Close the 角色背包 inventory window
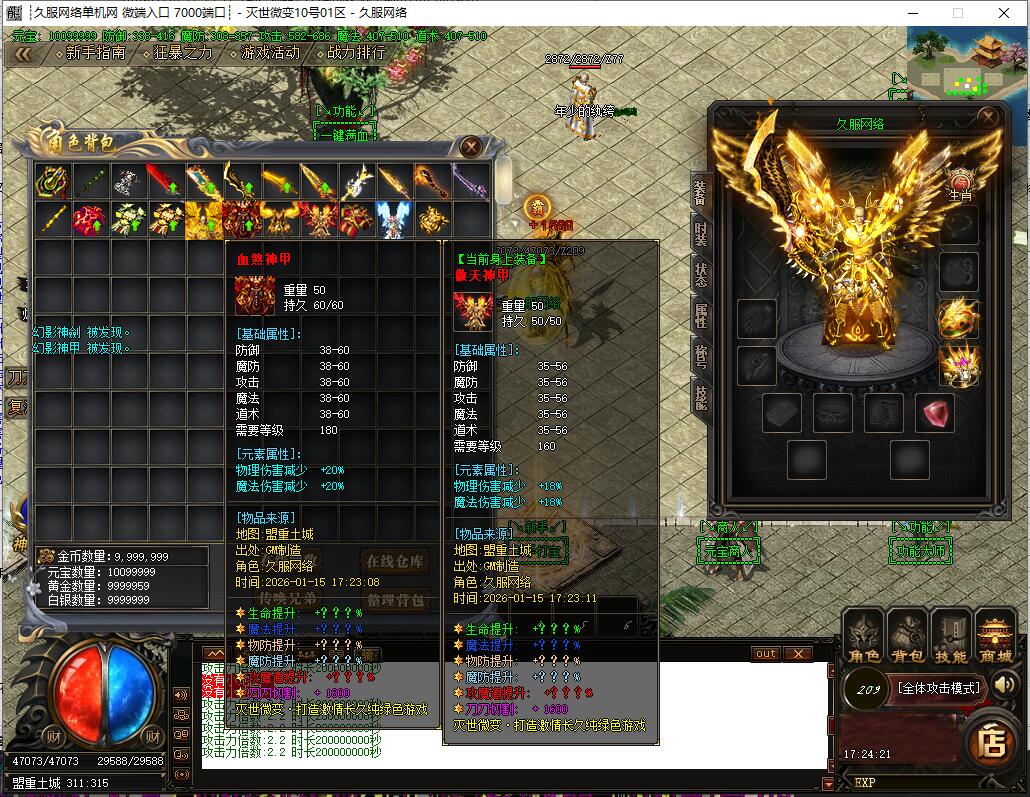 pos(471,147)
